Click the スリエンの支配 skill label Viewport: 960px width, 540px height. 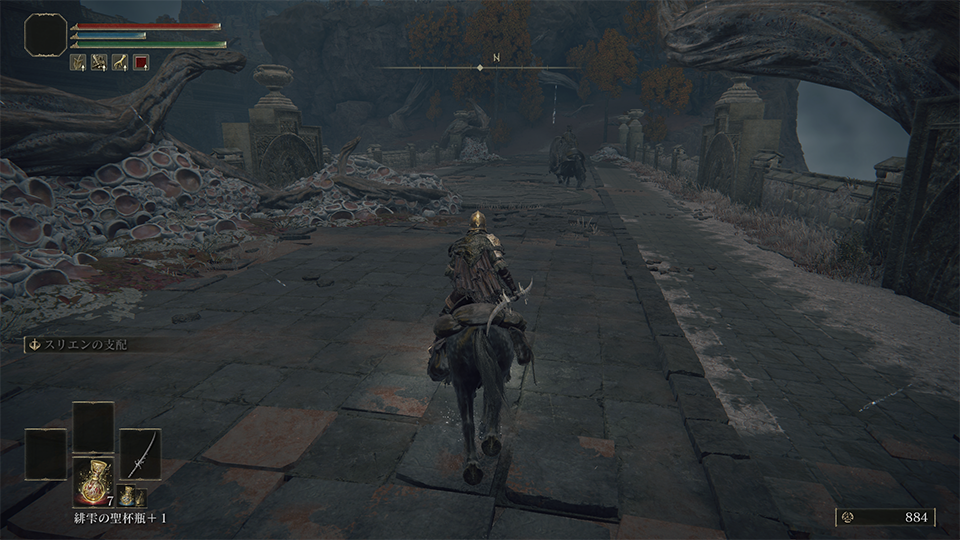click(x=84, y=344)
